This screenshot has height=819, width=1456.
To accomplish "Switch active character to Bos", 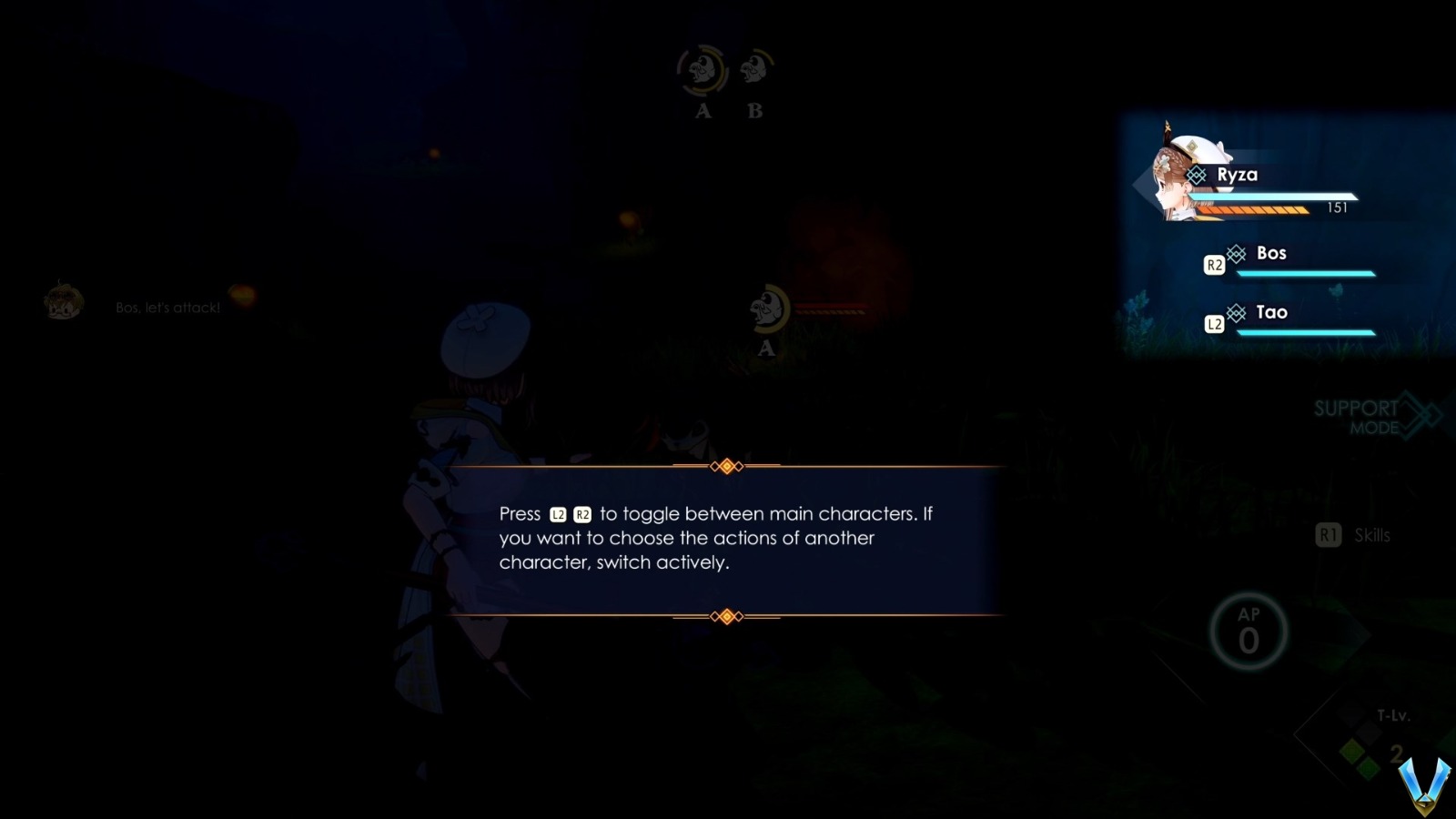I will coord(1271,253).
